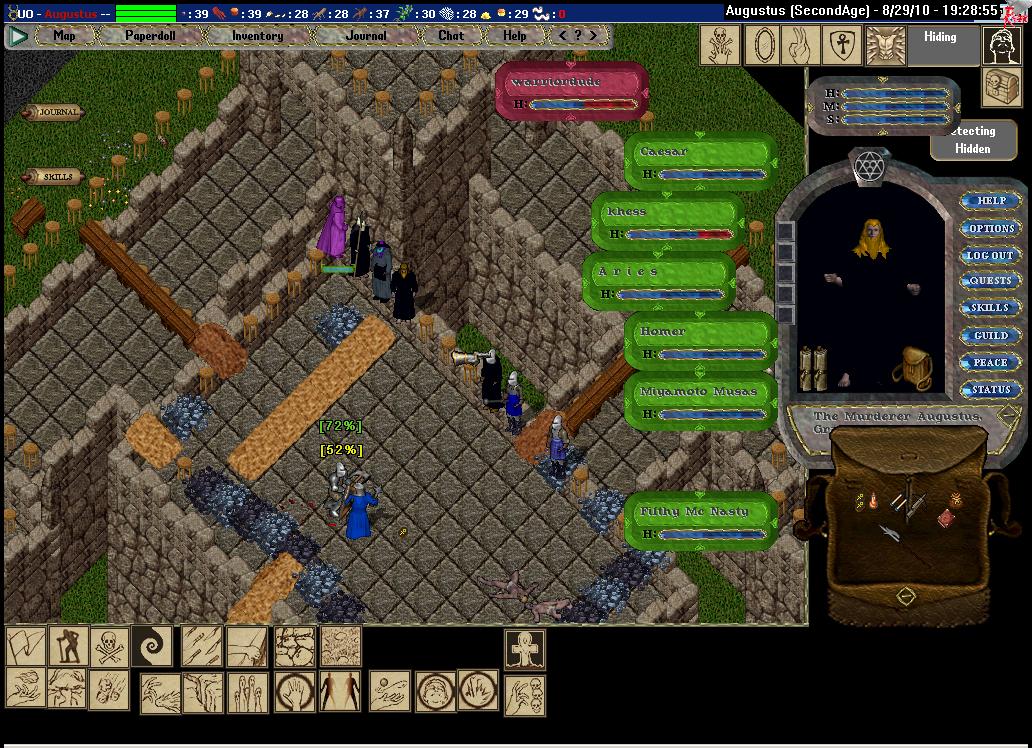
Task: Open the SKILLS button on the paperdoll
Action: pyautogui.click(x=990, y=309)
